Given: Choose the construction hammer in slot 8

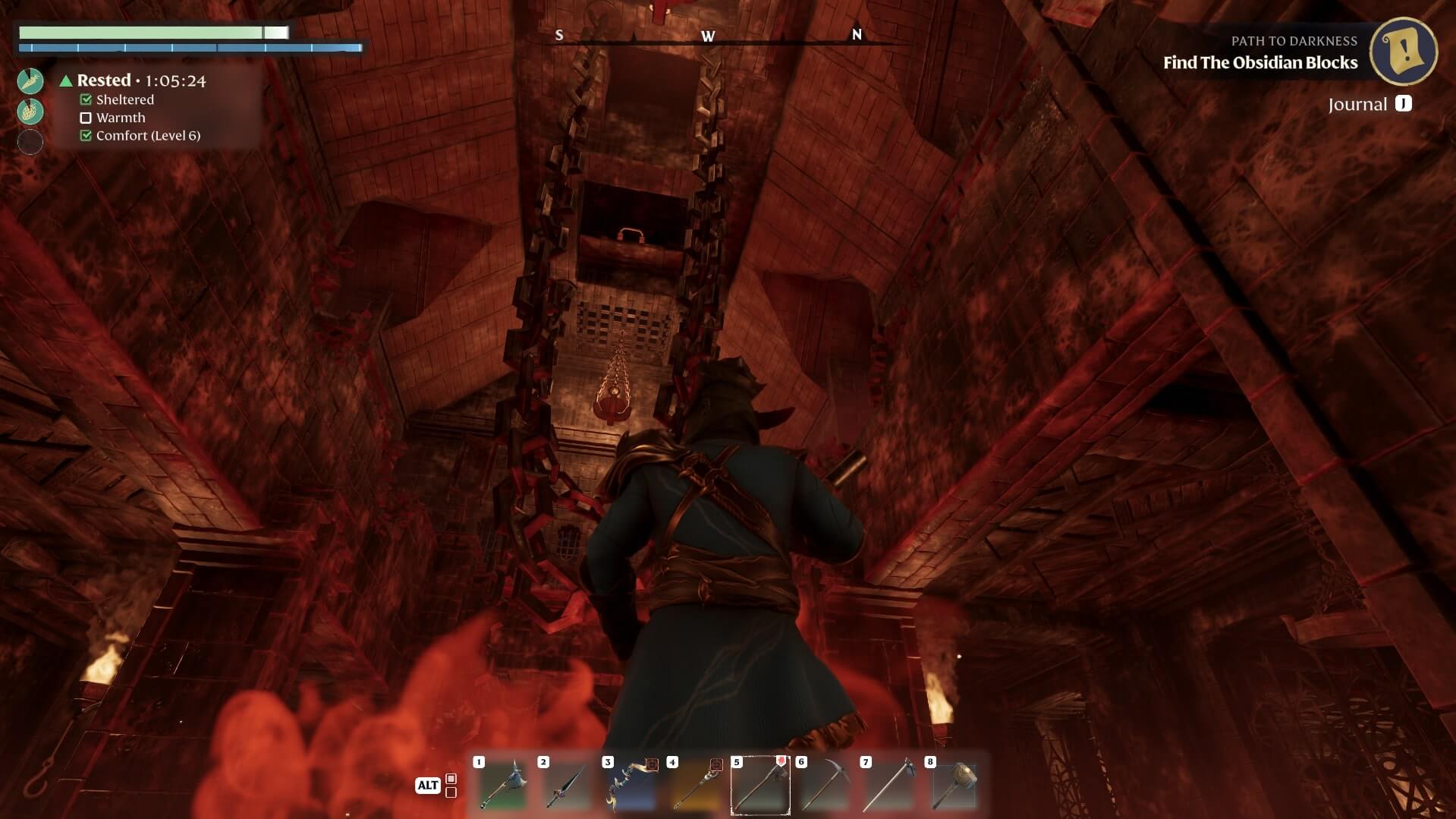Looking at the screenshot, I should [x=954, y=785].
